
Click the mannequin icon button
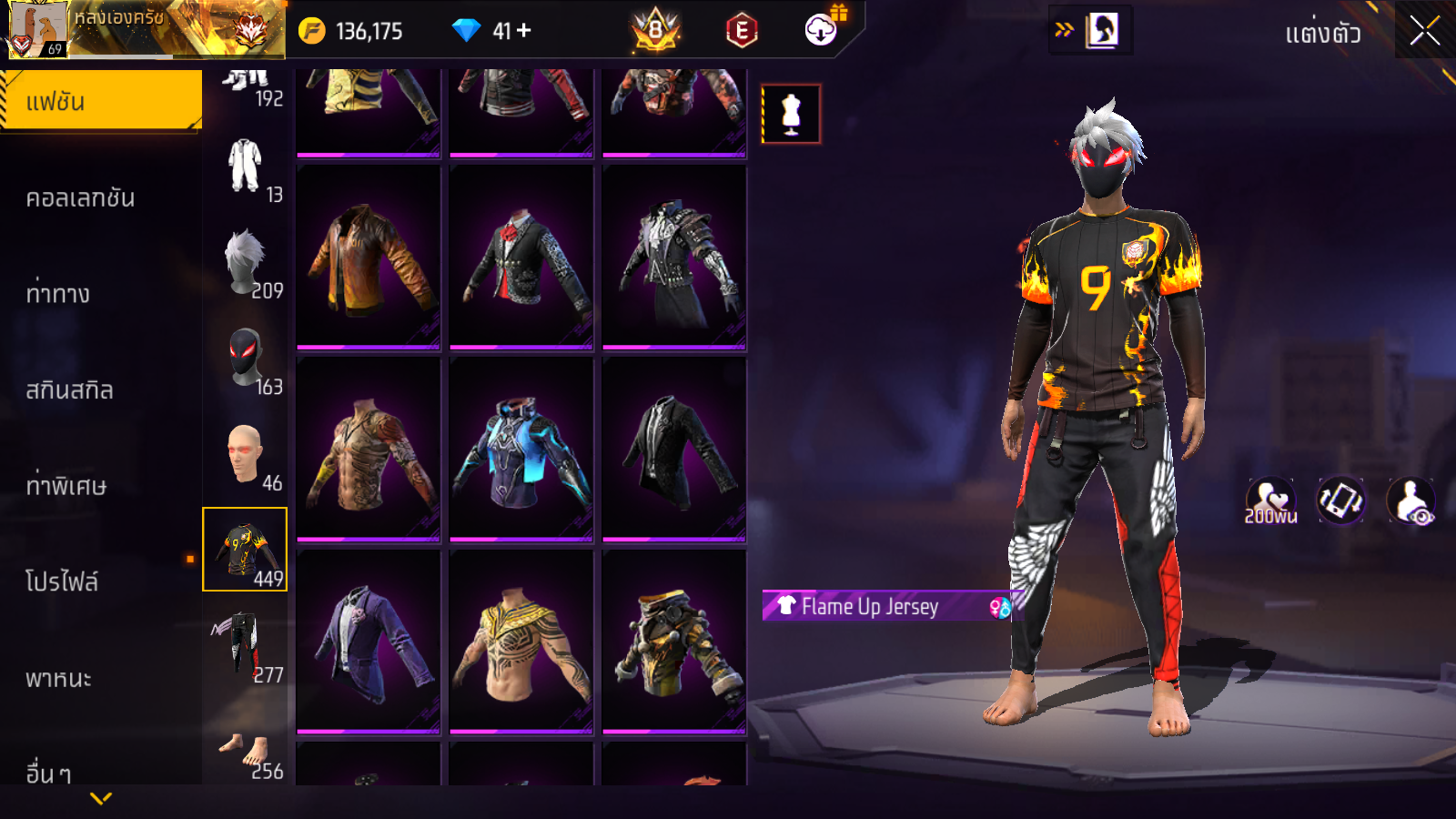pyautogui.click(x=791, y=115)
